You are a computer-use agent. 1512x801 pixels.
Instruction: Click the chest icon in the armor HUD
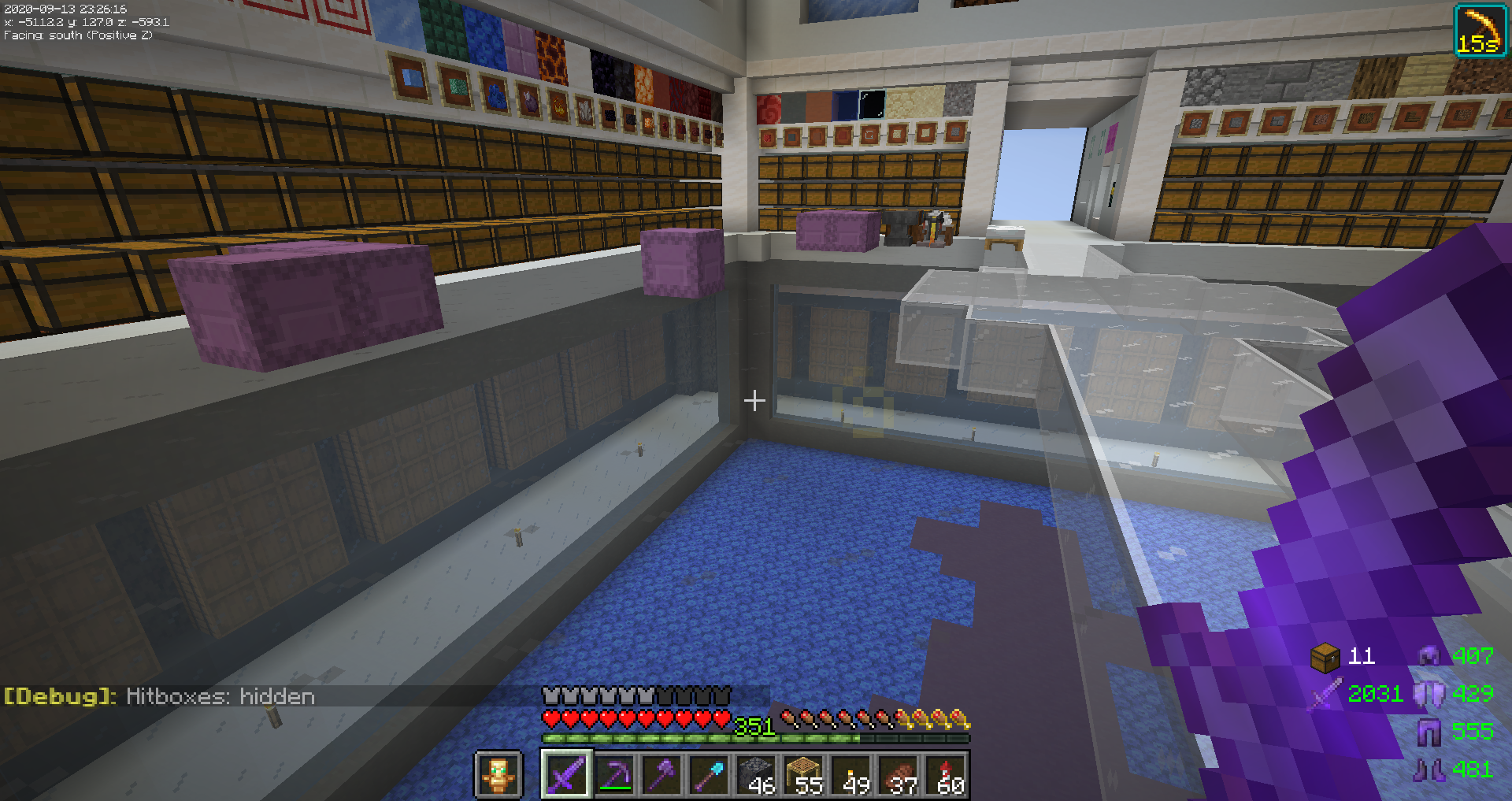click(x=1325, y=656)
